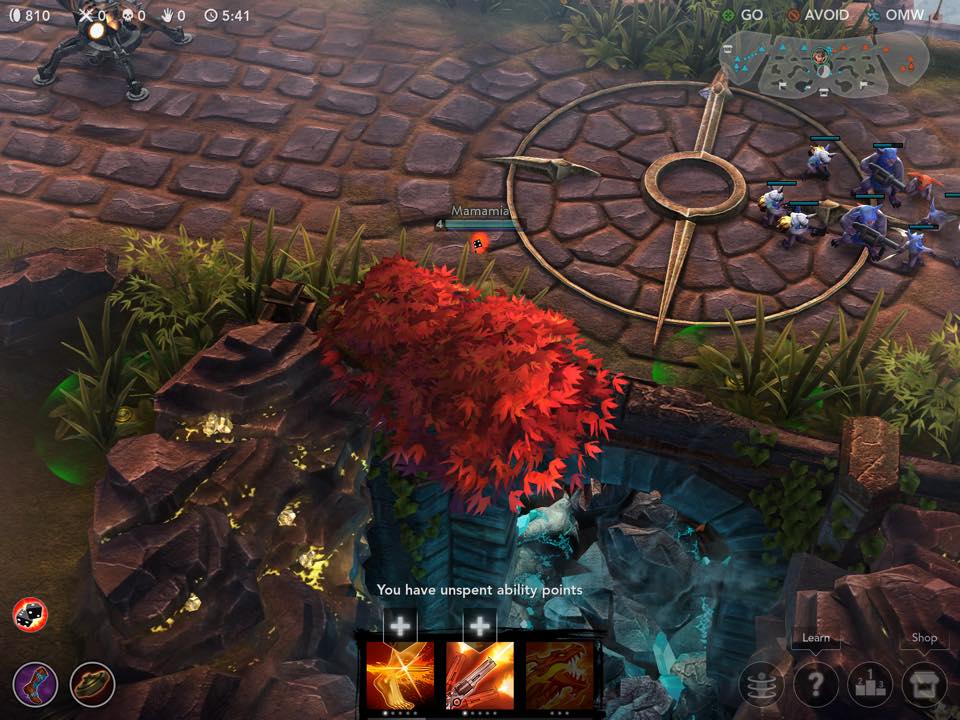
Task: Tap the red dice icon
Action: 30,614
